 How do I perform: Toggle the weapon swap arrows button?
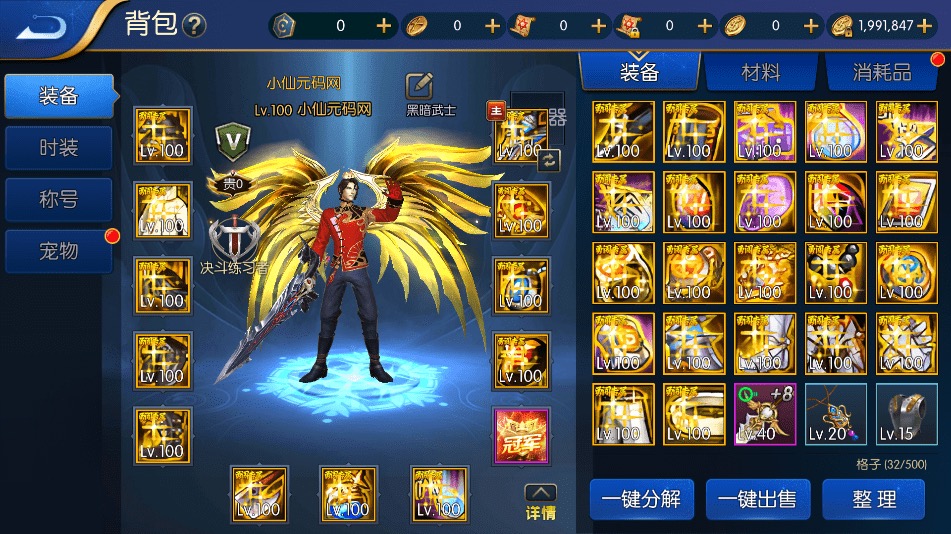coord(551,158)
